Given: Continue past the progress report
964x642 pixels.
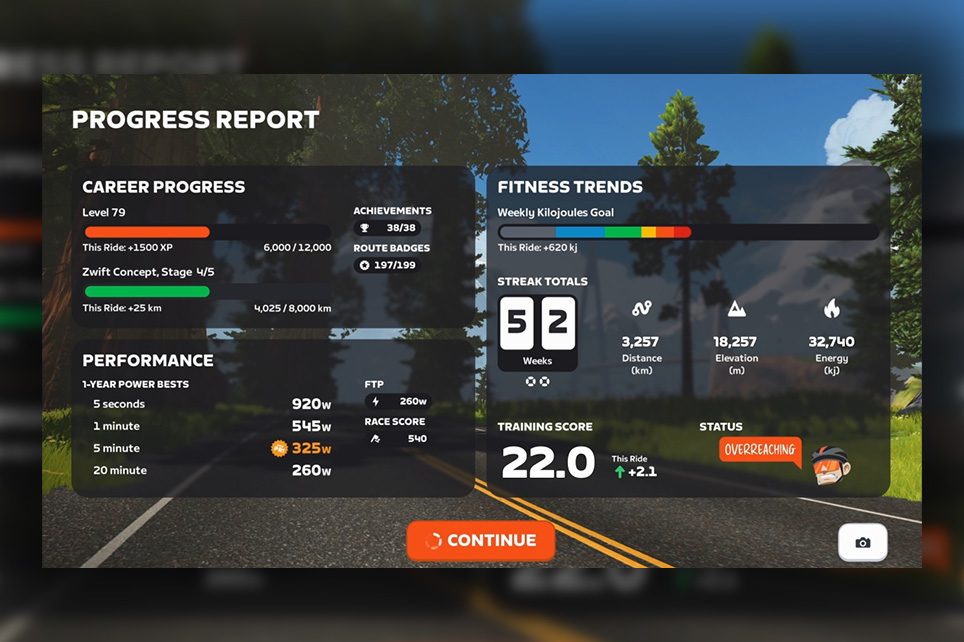Looking at the screenshot, I should coord(480,540).
